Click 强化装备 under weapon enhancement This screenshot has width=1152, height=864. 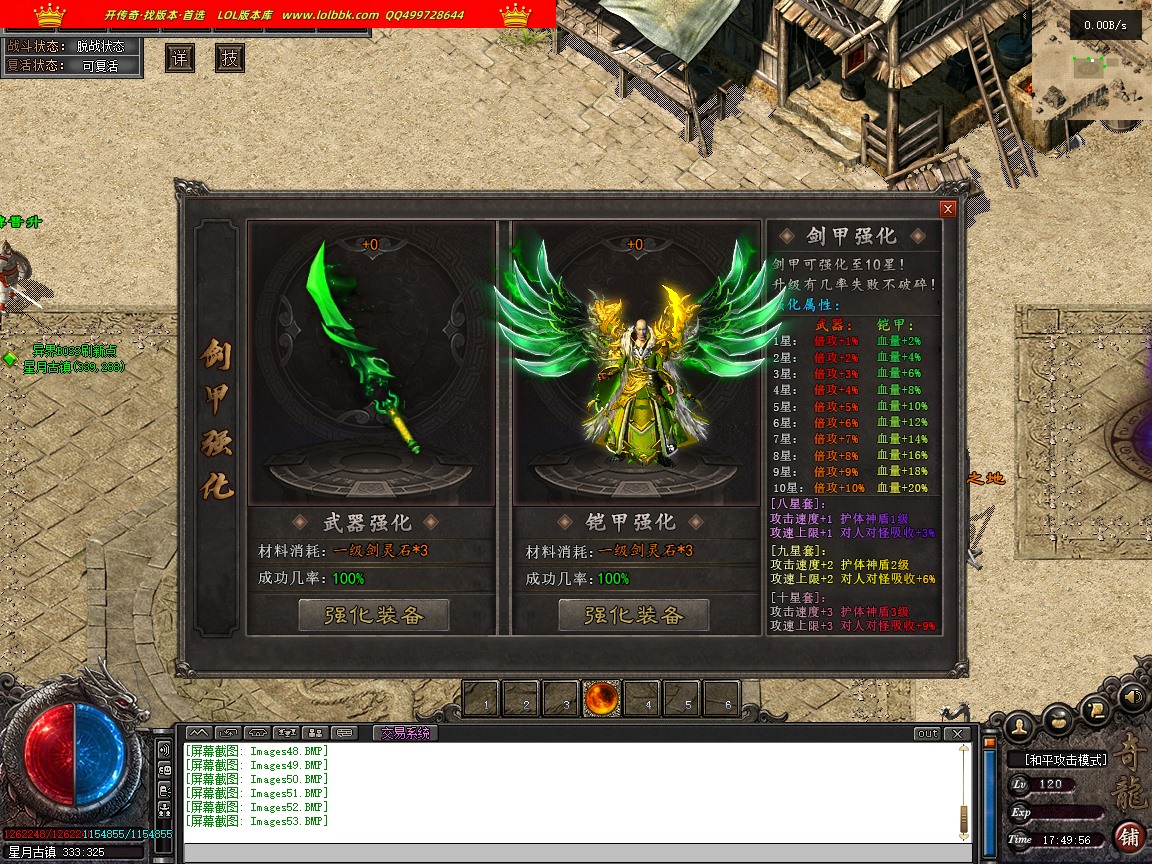coord(373,615)
